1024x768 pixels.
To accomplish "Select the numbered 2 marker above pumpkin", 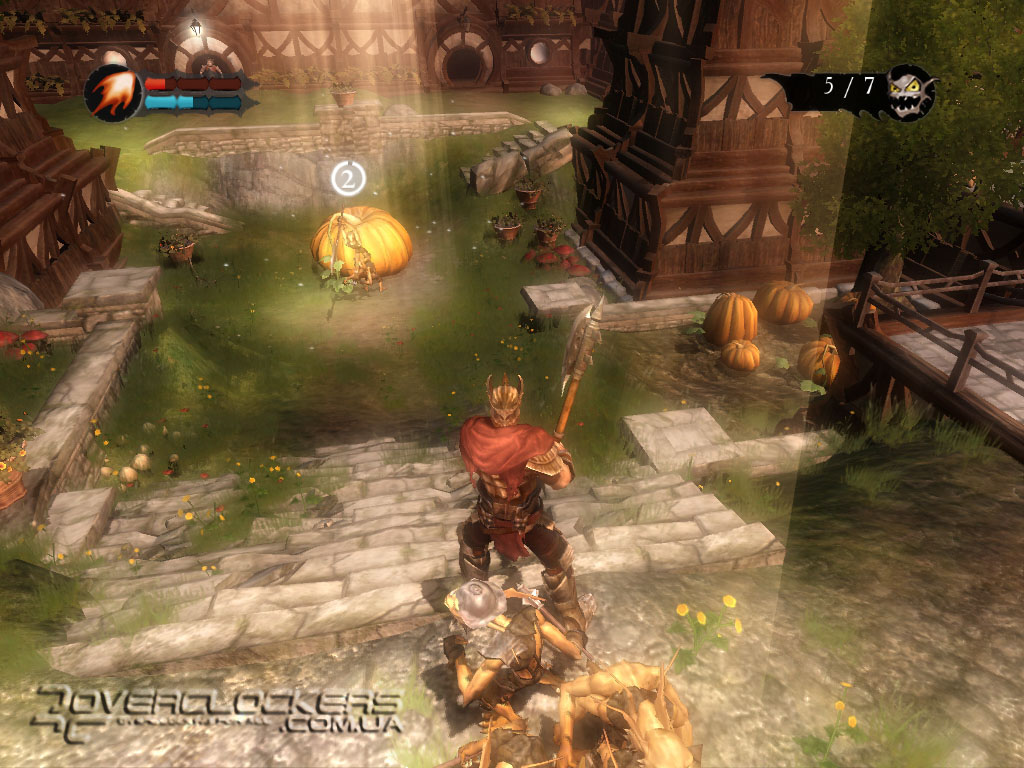I will click(x=348, y=179).
